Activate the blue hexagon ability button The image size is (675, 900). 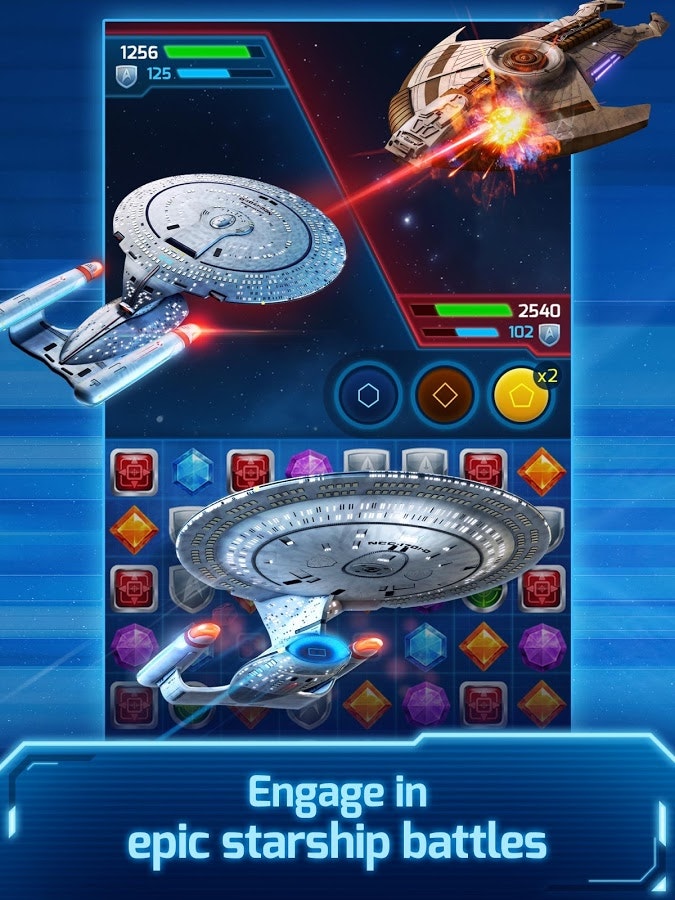tap(368, 396)
